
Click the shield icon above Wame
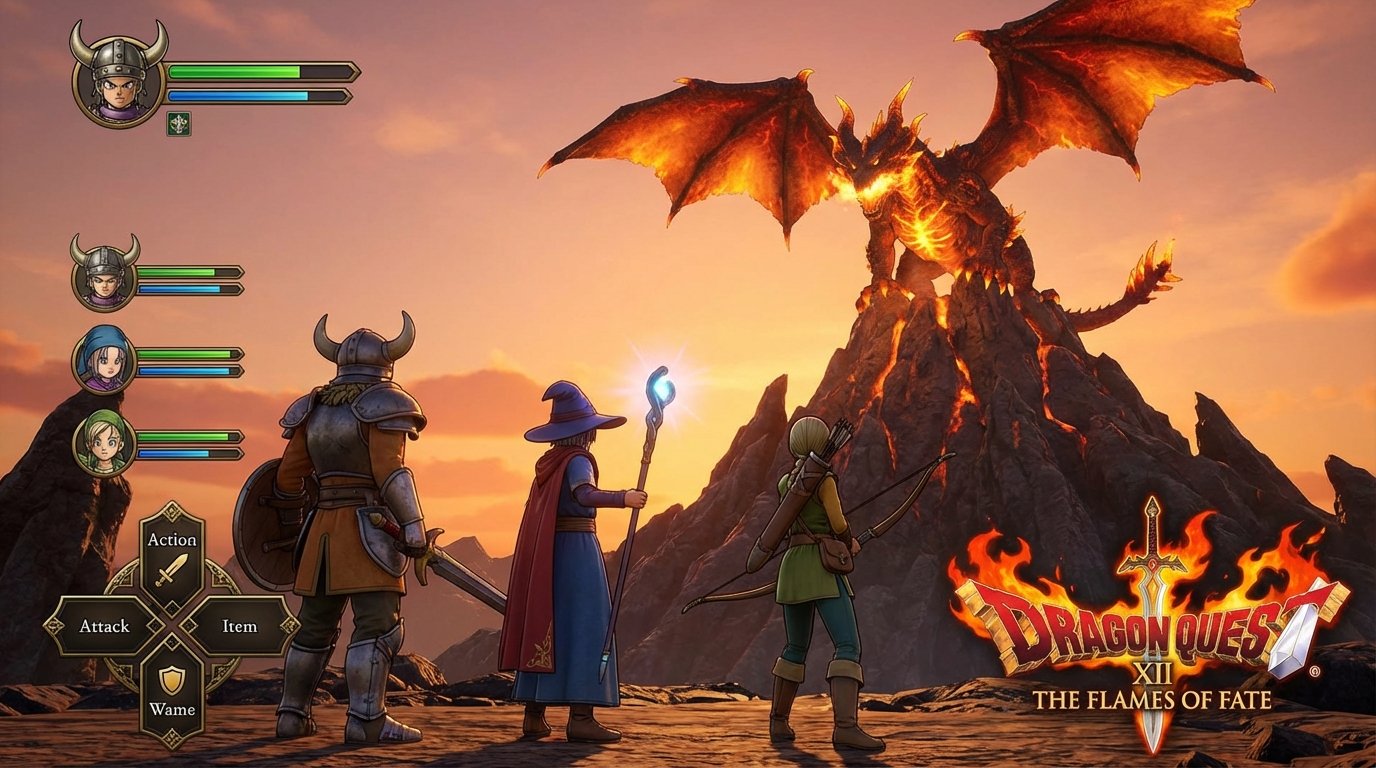point(172,682)
